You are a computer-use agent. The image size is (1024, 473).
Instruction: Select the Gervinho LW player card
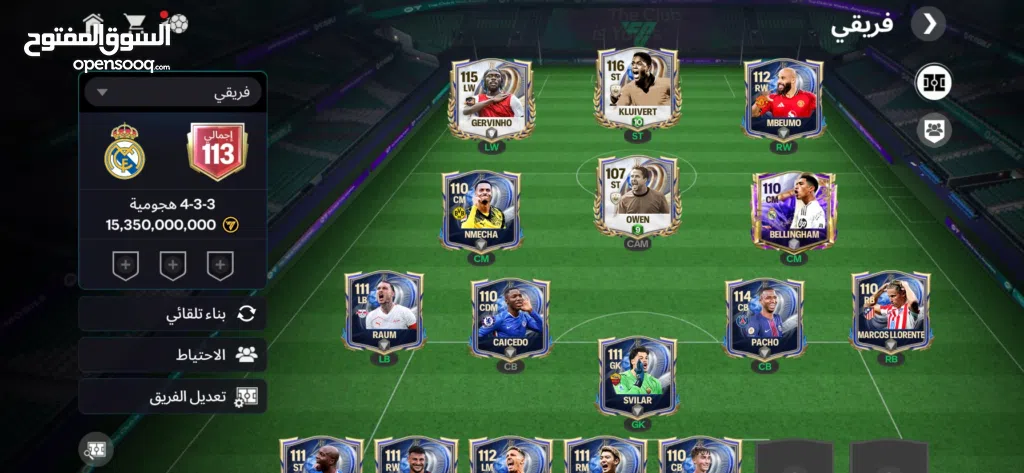click(491, 98)
